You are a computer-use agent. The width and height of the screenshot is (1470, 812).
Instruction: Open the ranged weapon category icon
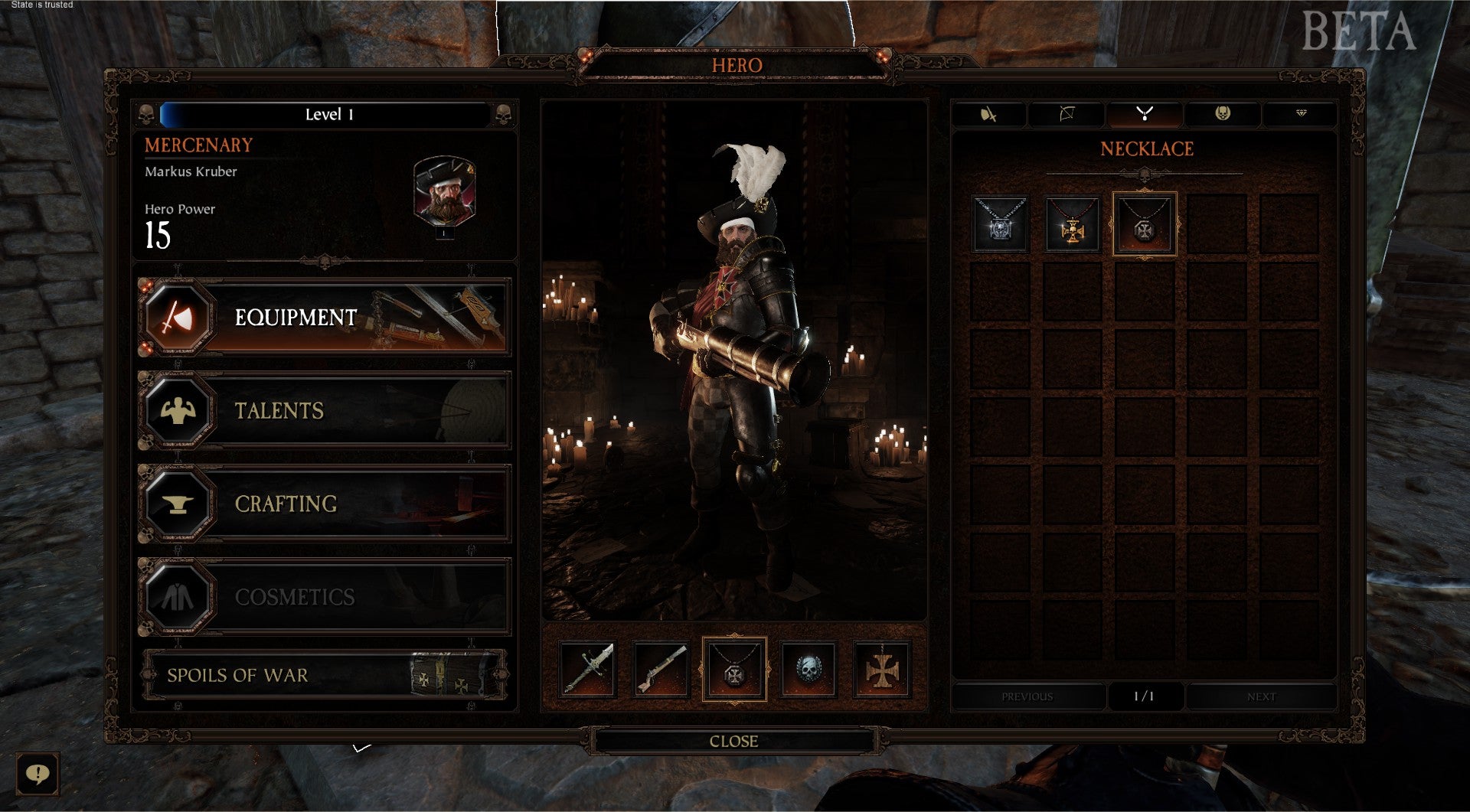point(1066,114)
